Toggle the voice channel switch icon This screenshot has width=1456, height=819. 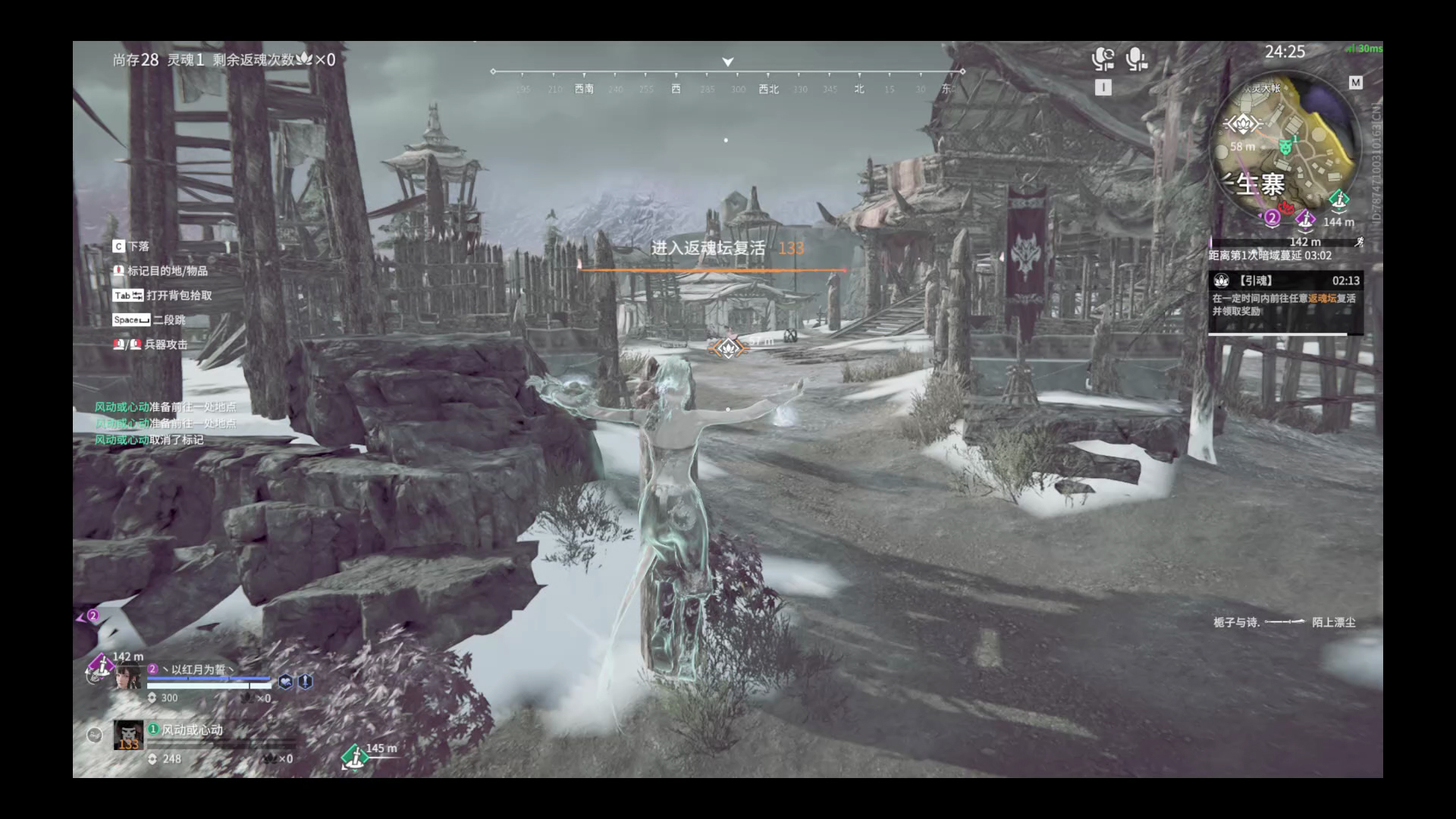click(1103, 59)
